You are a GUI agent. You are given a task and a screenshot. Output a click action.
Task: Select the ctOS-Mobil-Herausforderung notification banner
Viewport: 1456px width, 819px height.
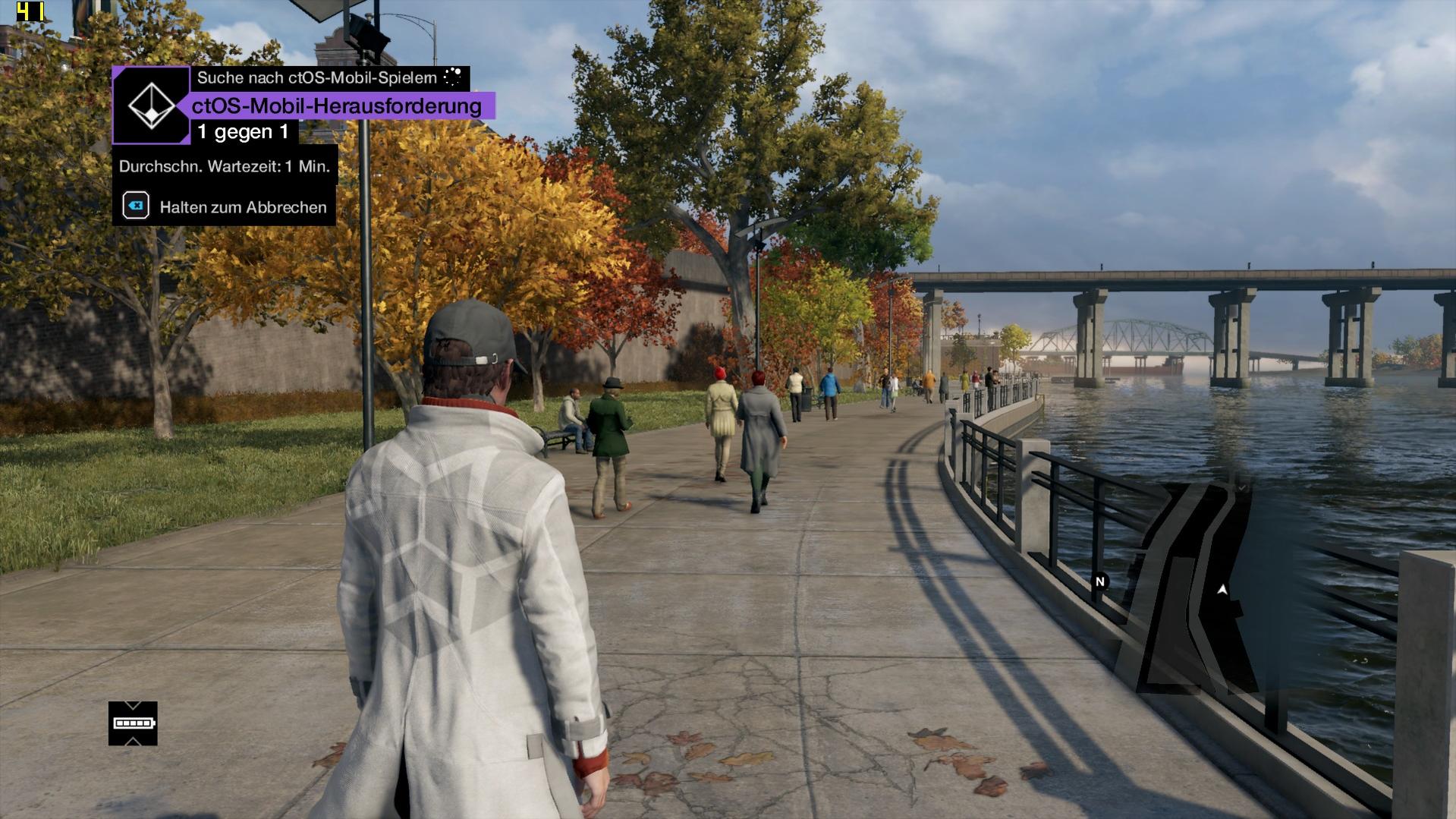point(336,106)
